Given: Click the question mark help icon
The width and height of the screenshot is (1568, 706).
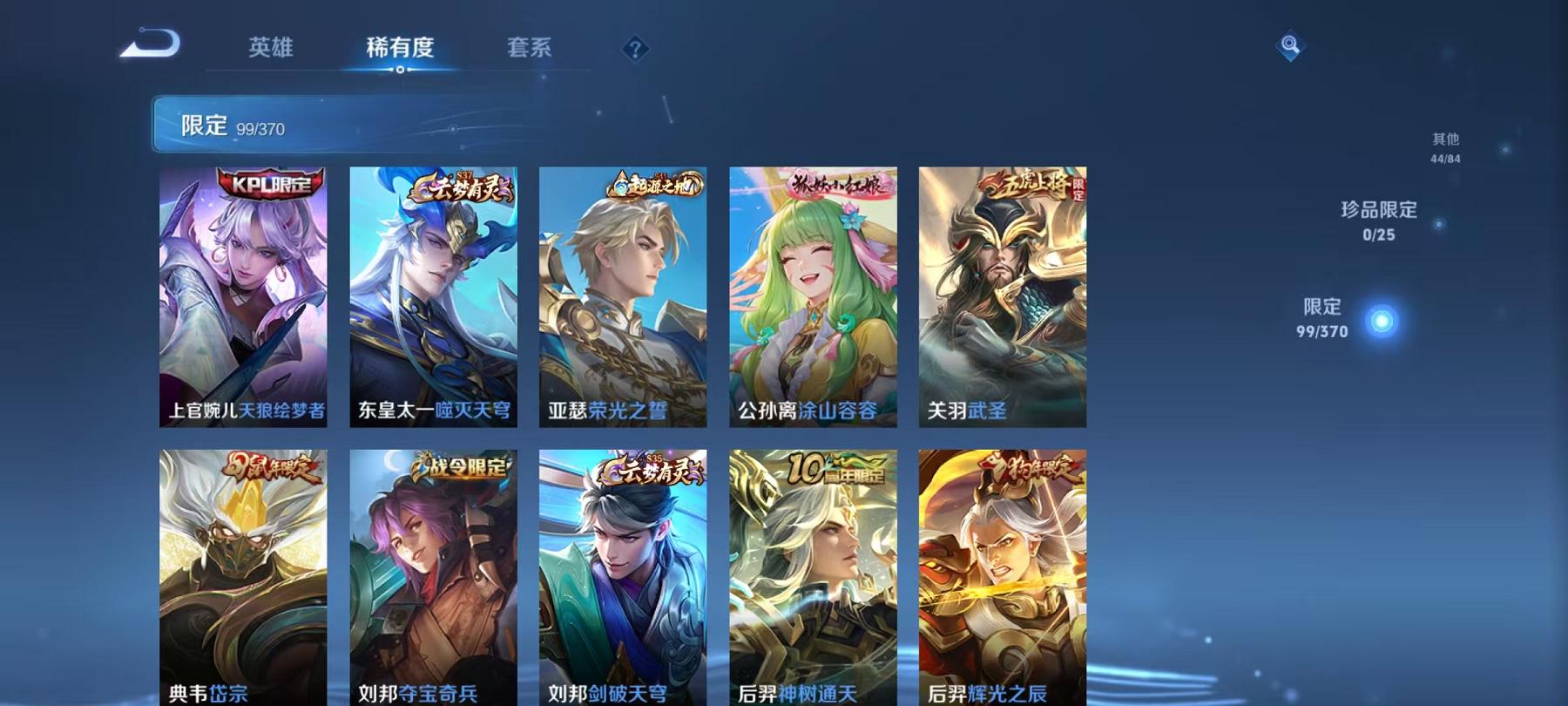Looking at the screenshot, I should pyautogui.click(x=635, y=48).
